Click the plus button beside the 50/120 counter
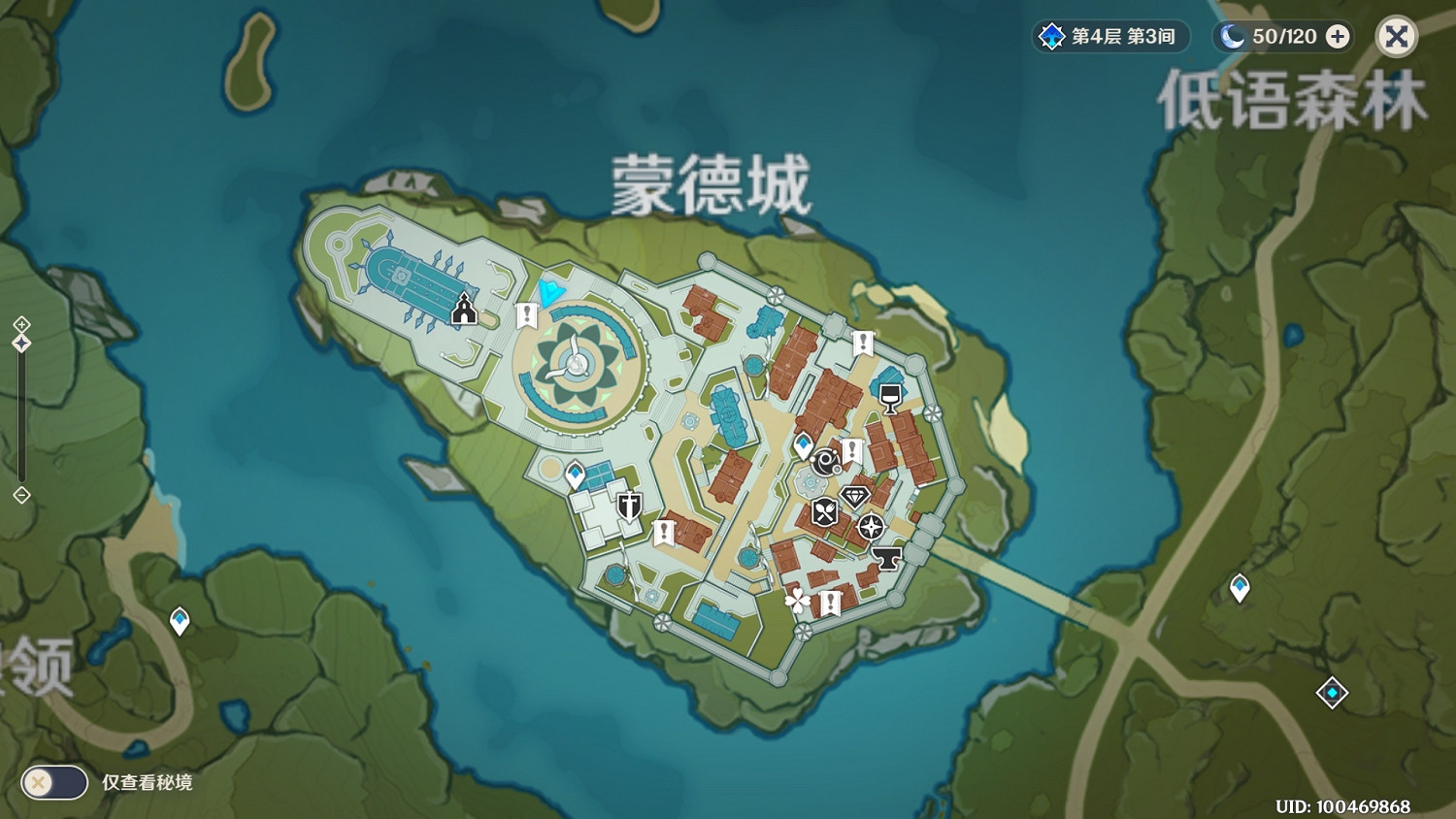 [x=1338, y=36]
